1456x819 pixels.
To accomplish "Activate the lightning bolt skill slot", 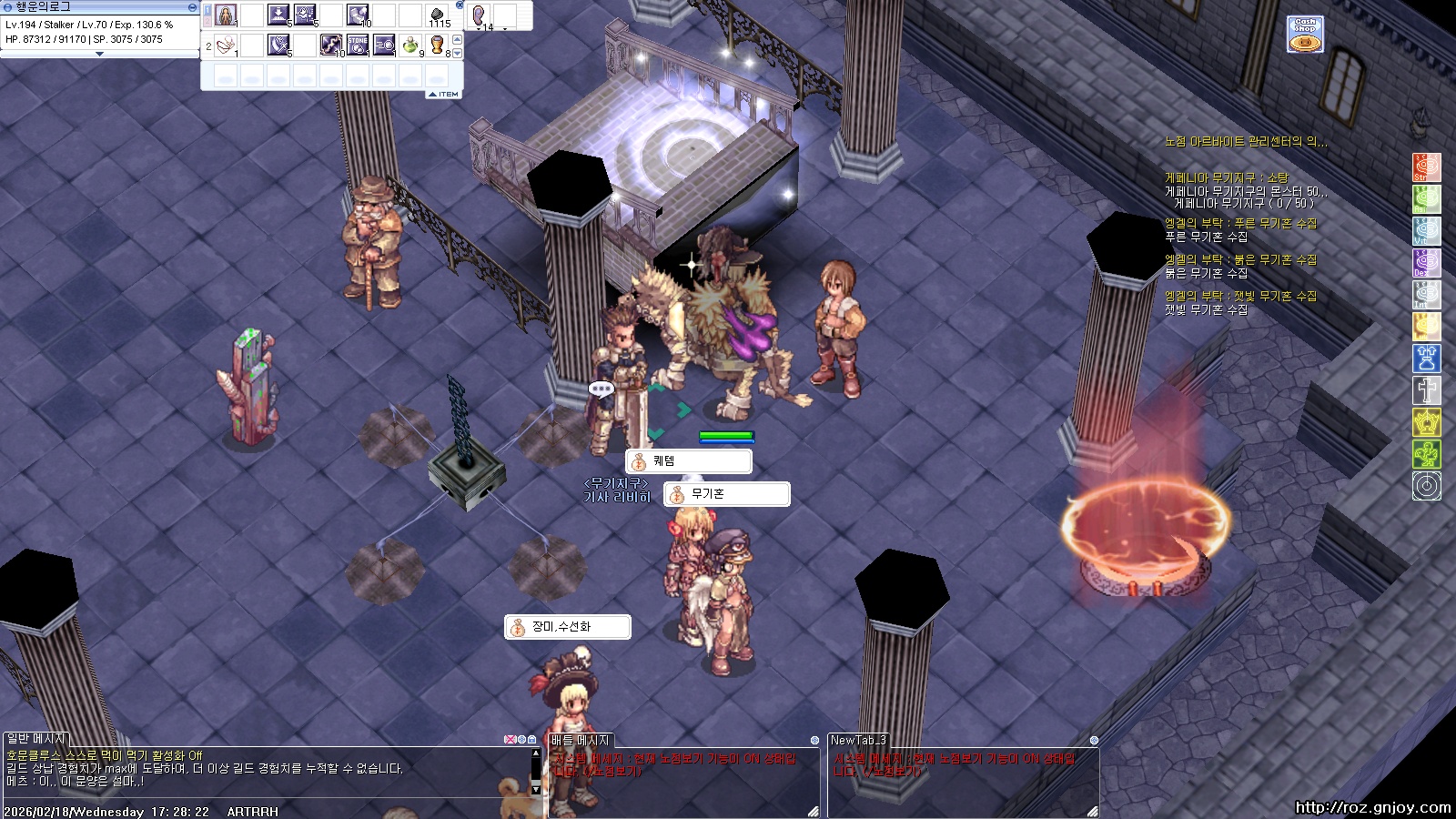I will 331,45.
